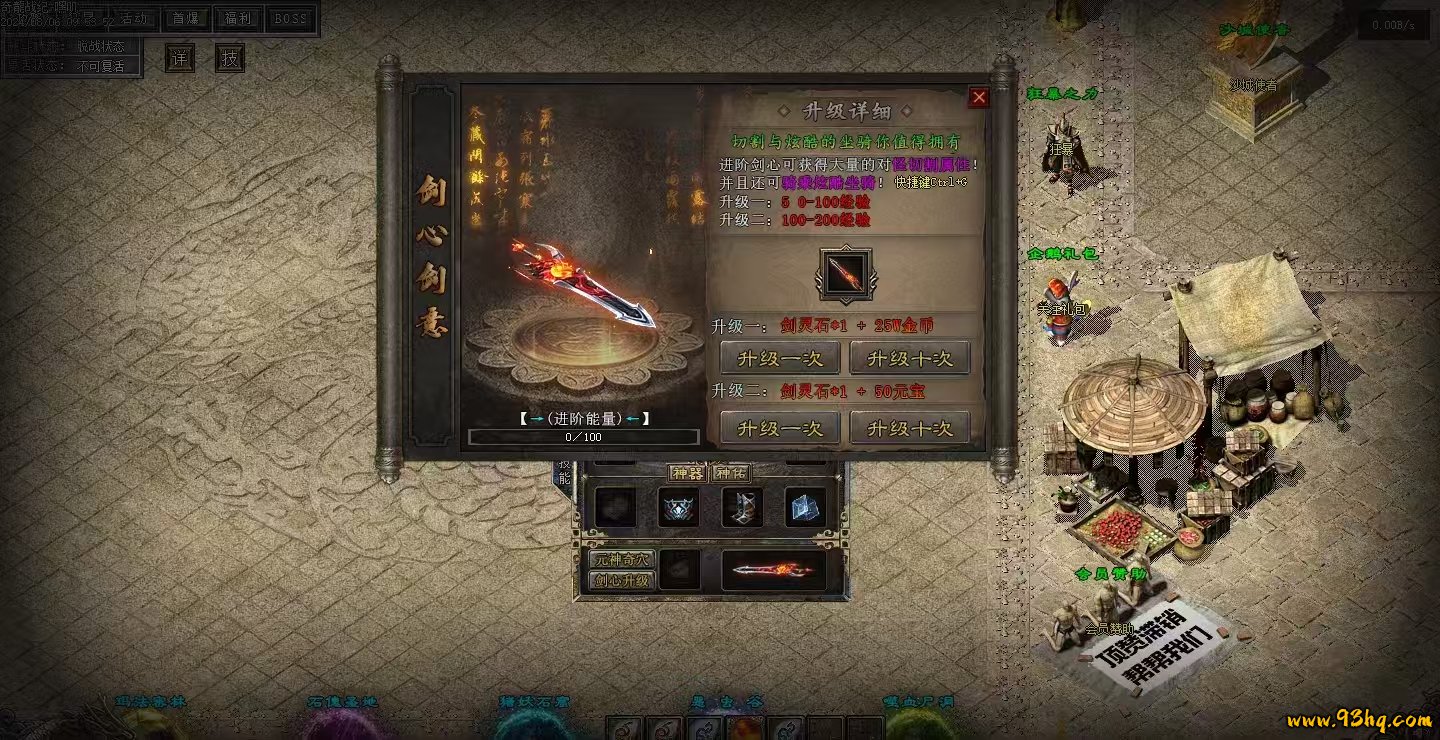Image resolution: width=1440 pixels, height=740 pixels.
Task: Select the ice crystal cube equipment slot
Action: 805,509
